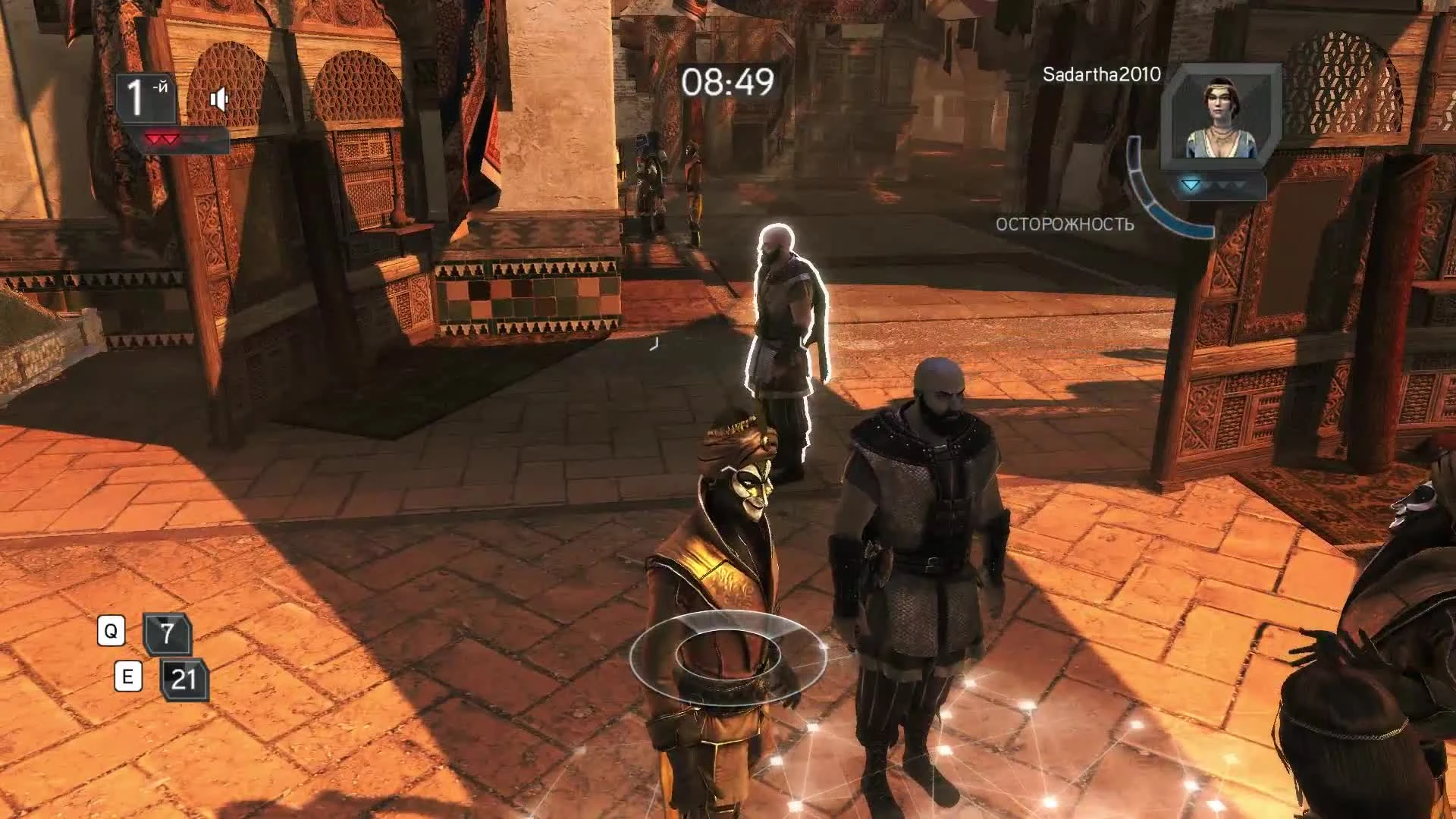Expand the chevron direction marker mid-screen
This screenshot has width=1456, height=819.
click(x=654, y=344)
